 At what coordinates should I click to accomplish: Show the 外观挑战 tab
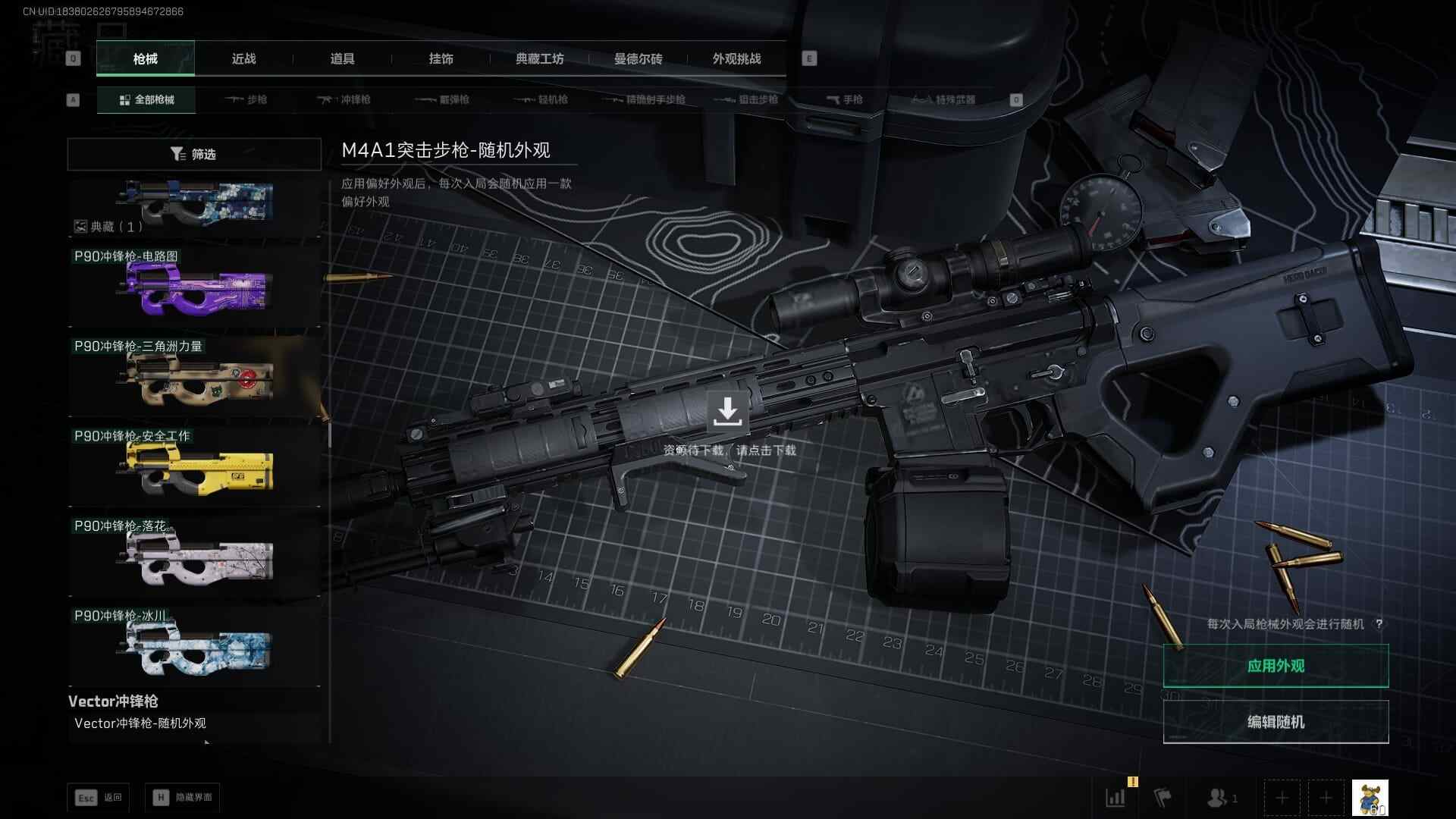tap(736, 58)
